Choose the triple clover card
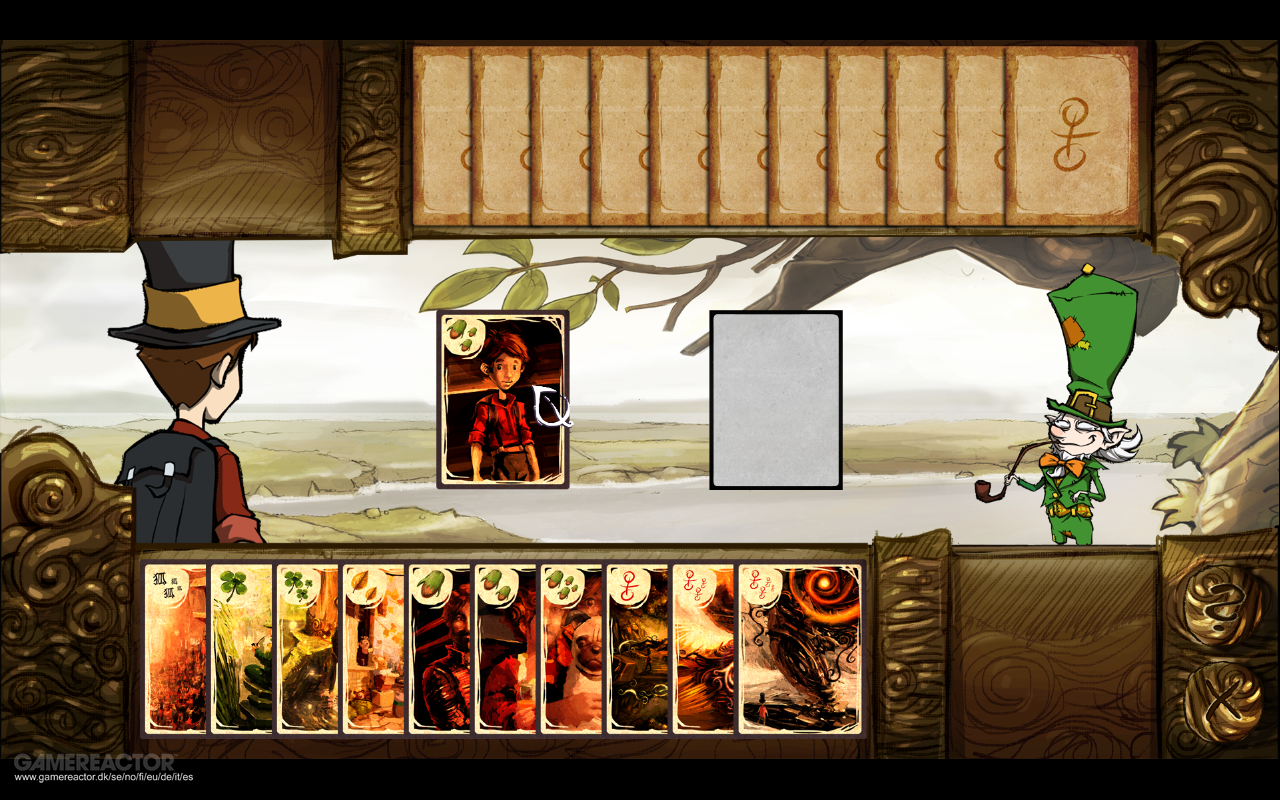The image size is (1280, 800). (307, 650)
